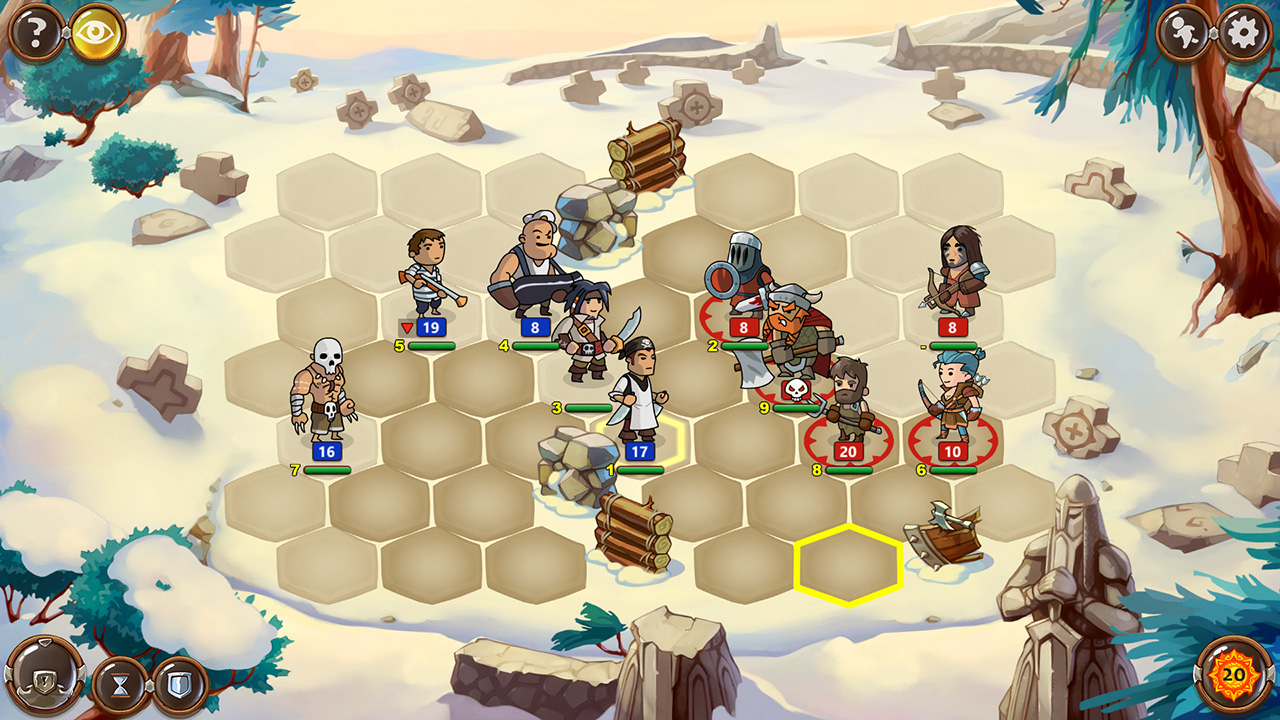1280x720 pixels.
Task: Open the settings gear icon
Action: pos(1246,30)
